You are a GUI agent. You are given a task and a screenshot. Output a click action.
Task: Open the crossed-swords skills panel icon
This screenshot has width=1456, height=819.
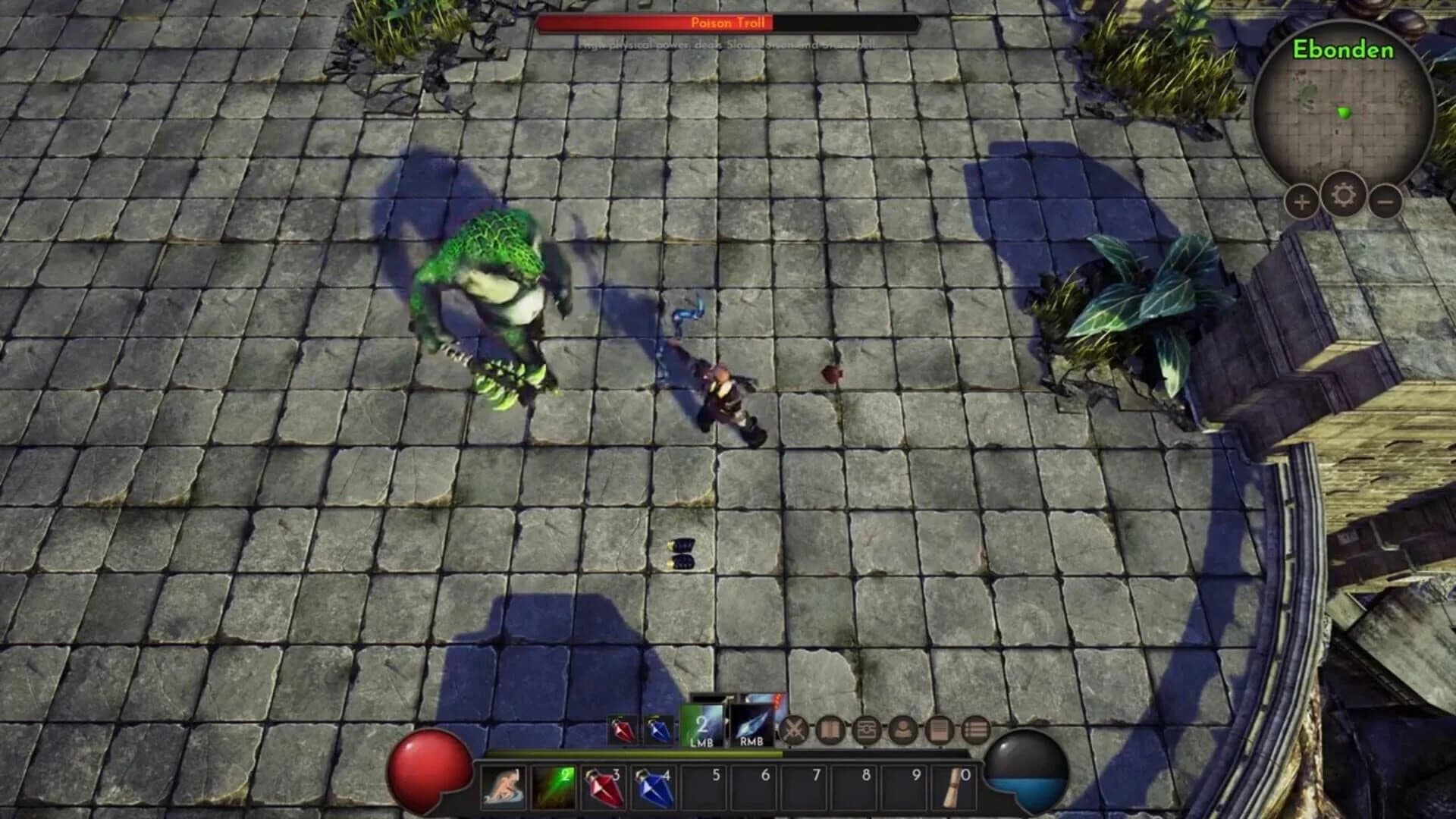[x=794, y=730]
